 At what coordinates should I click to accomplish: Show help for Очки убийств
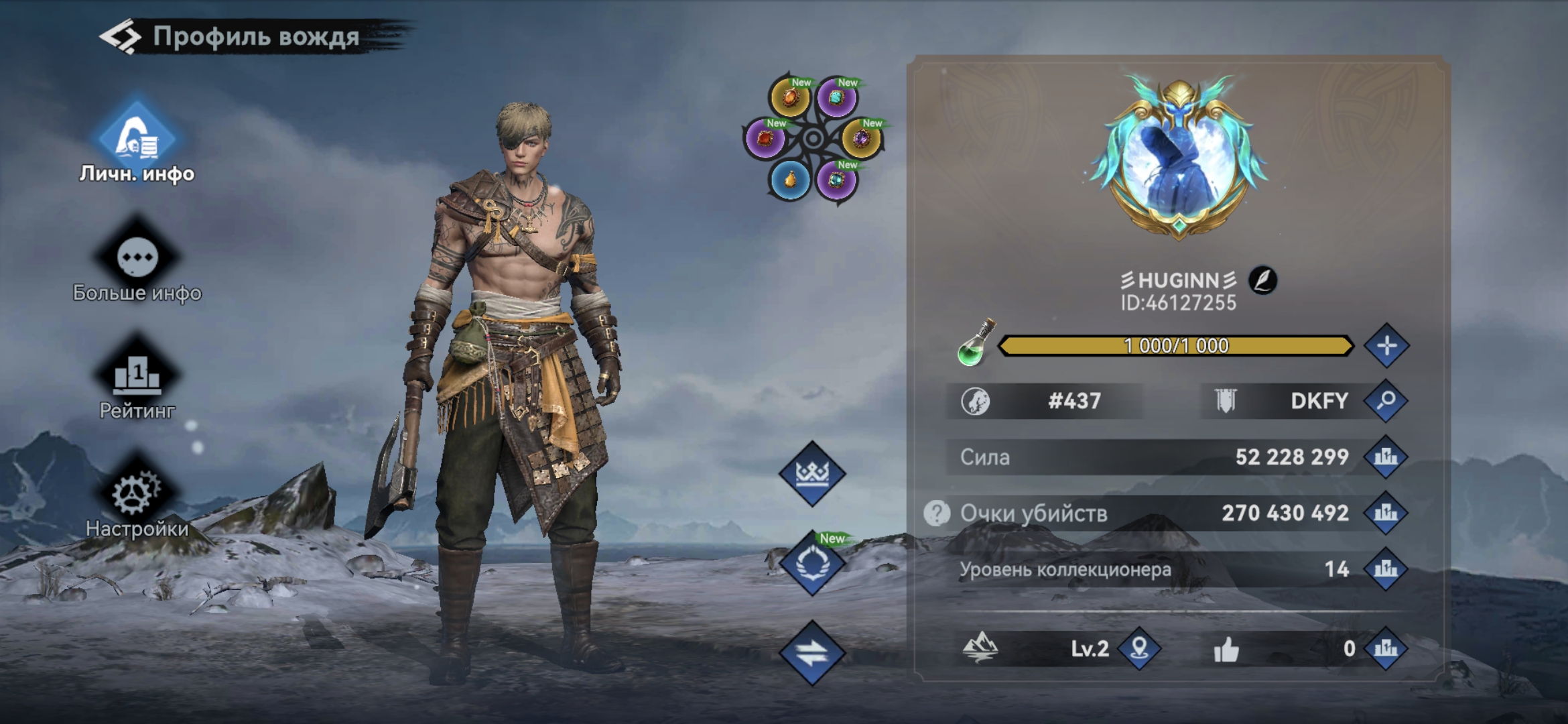tap(937, 514)
